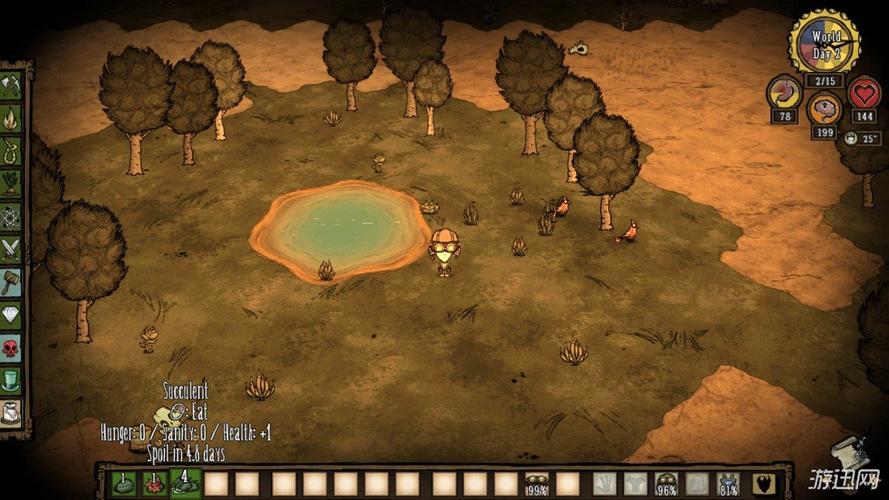Select the succulent stack of four

pos(185,483)
